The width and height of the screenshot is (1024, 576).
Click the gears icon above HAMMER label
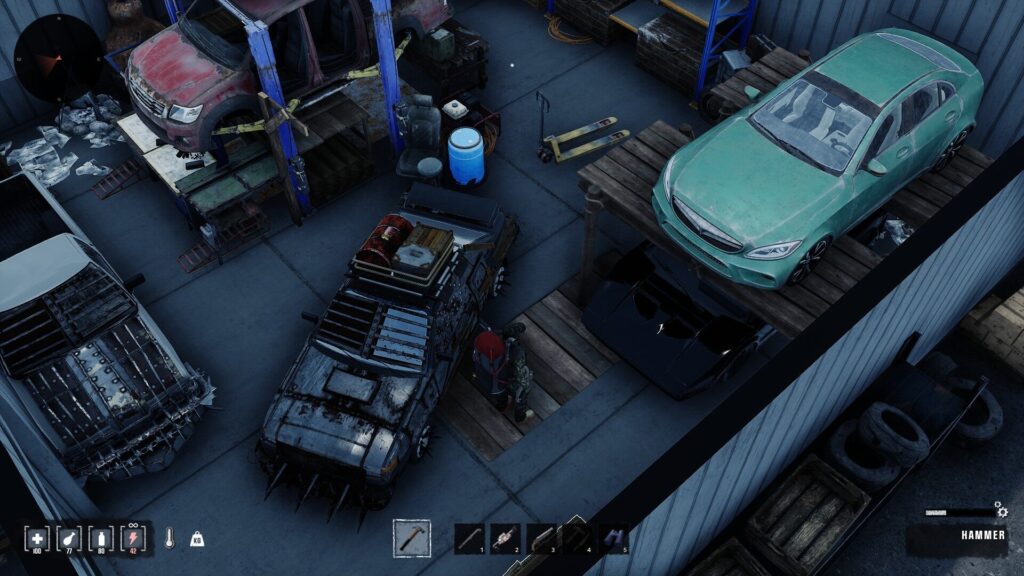coord(998,511)
